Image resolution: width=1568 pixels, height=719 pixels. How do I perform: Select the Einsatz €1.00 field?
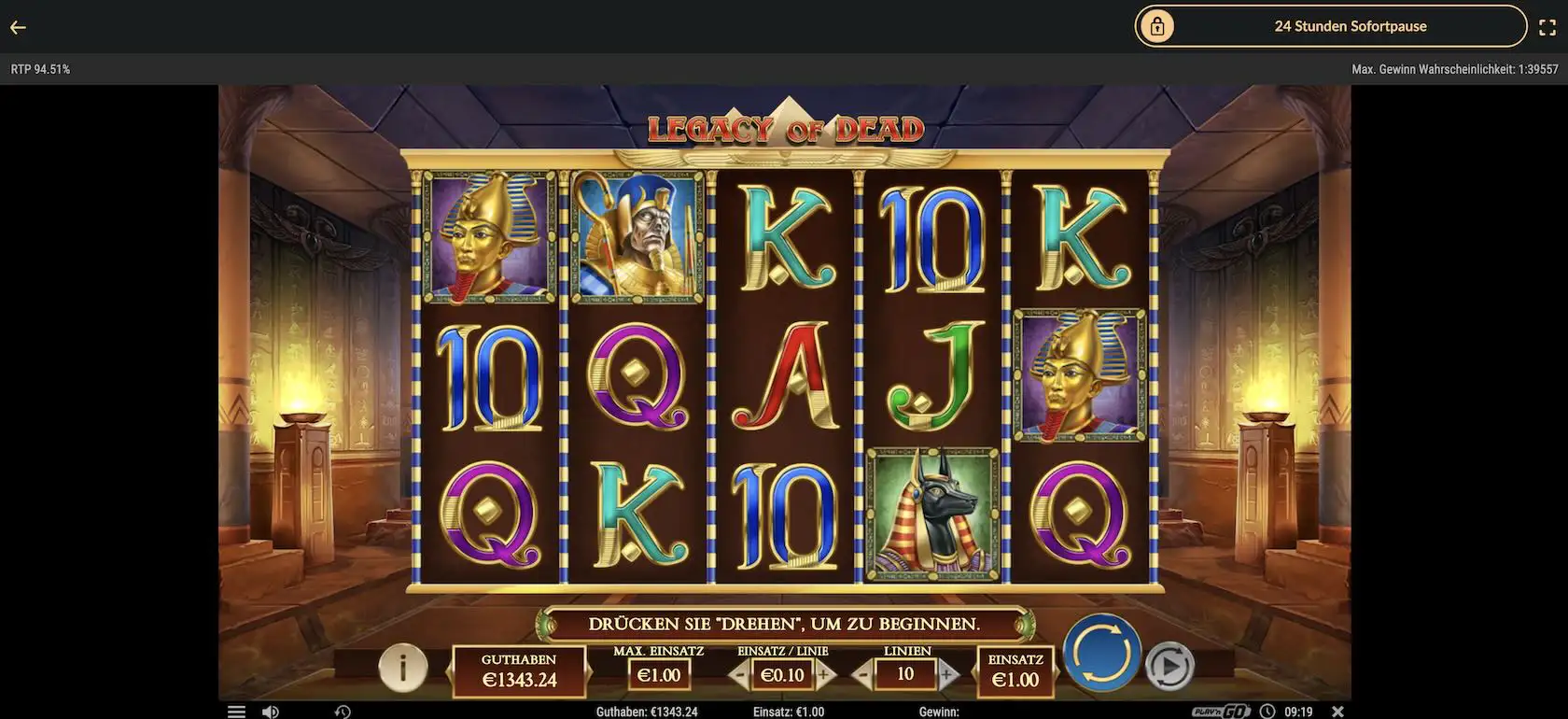[1015, 670]
